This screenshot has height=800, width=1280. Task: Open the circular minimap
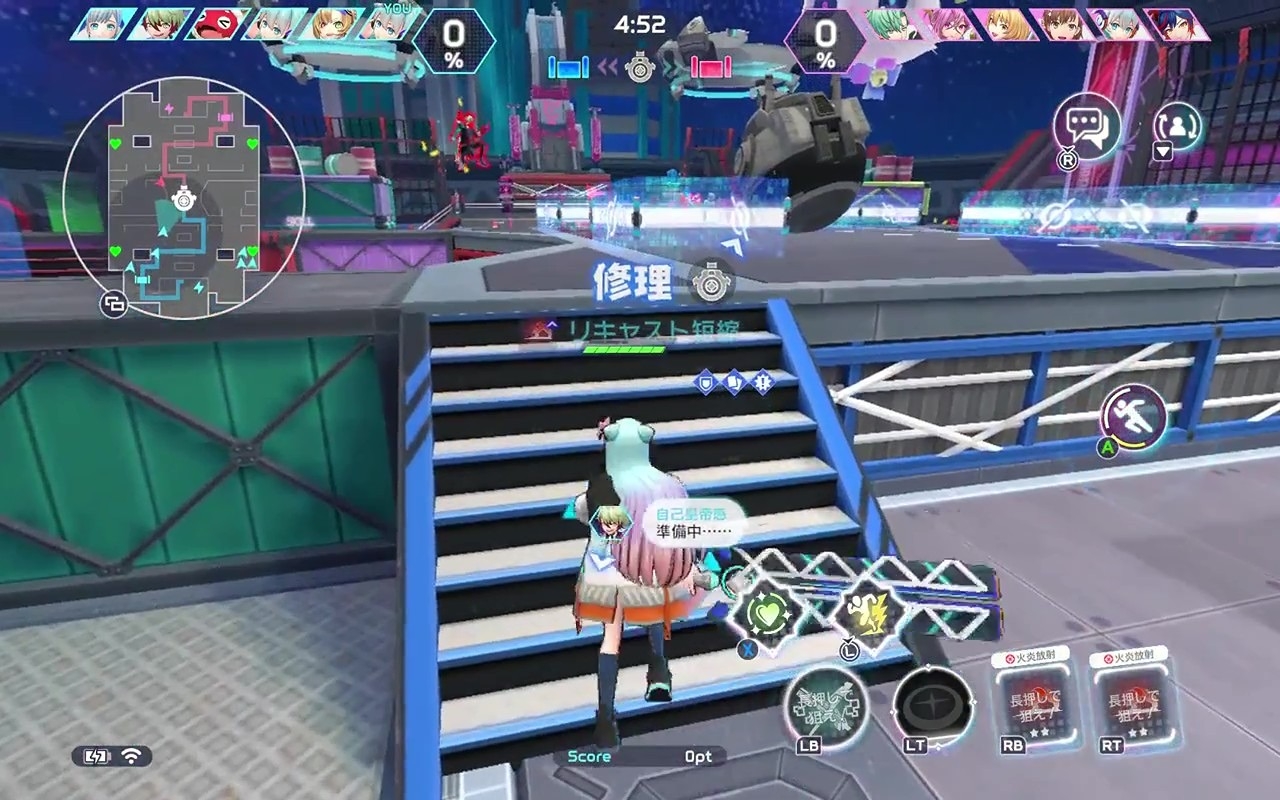click(x=183, y=199)
